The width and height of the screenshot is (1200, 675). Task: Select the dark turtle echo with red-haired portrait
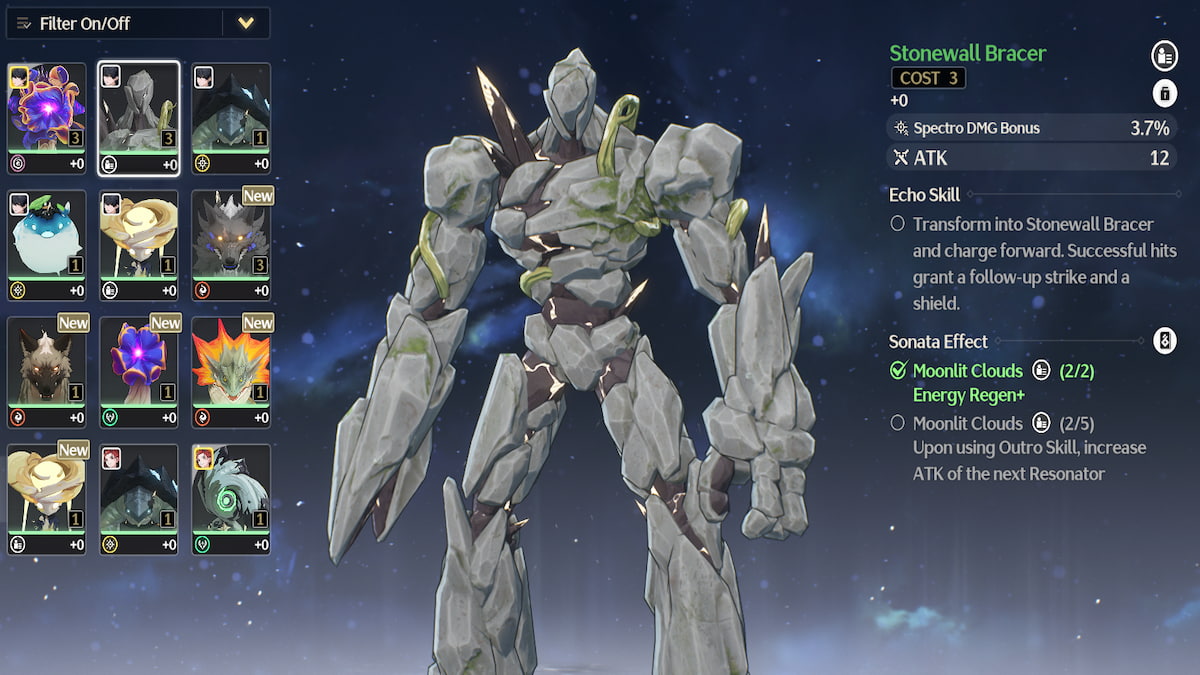(139, 499)
